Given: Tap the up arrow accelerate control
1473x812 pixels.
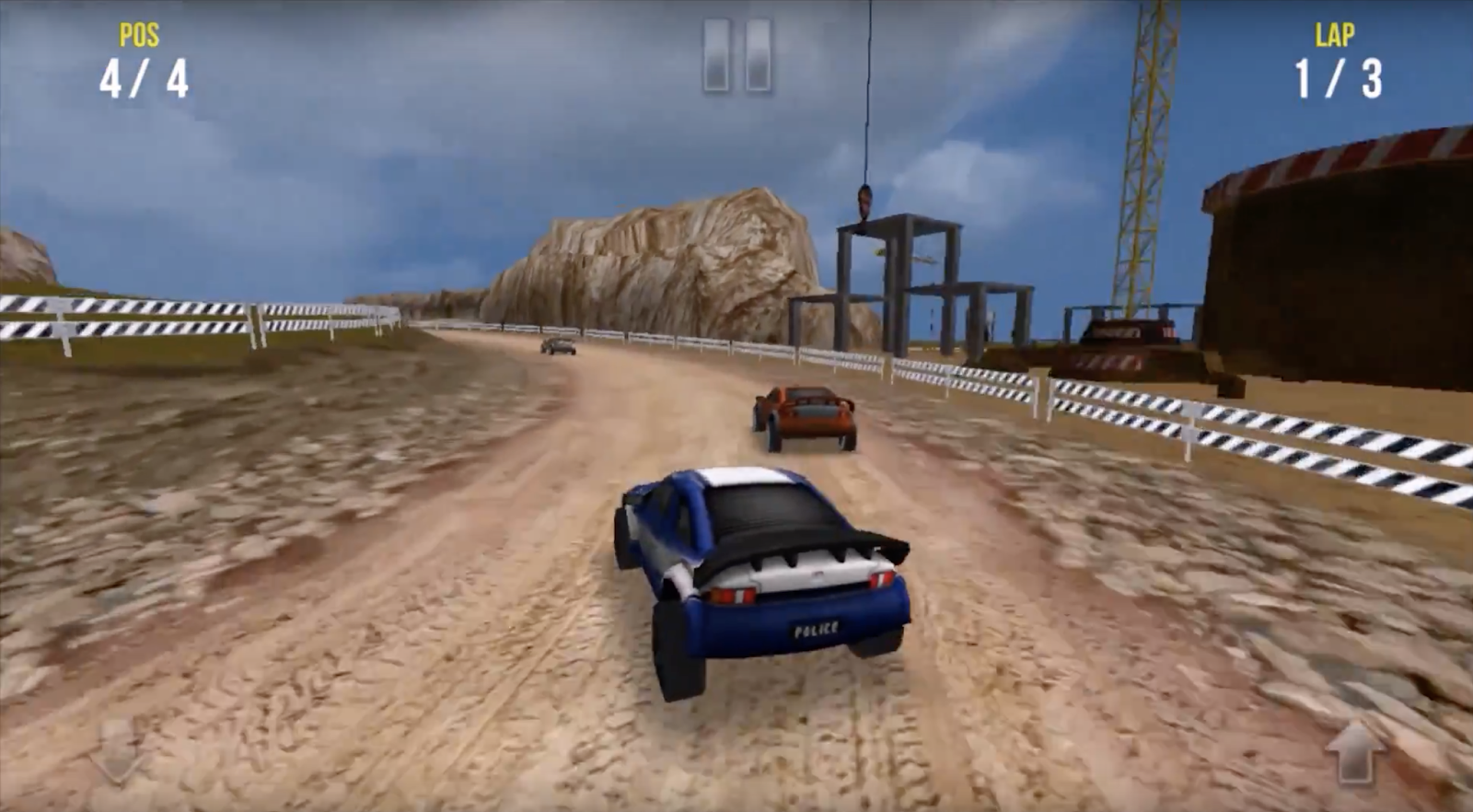Looking at the screenshot, I should pyautogui.click(x=1355, y=750).
